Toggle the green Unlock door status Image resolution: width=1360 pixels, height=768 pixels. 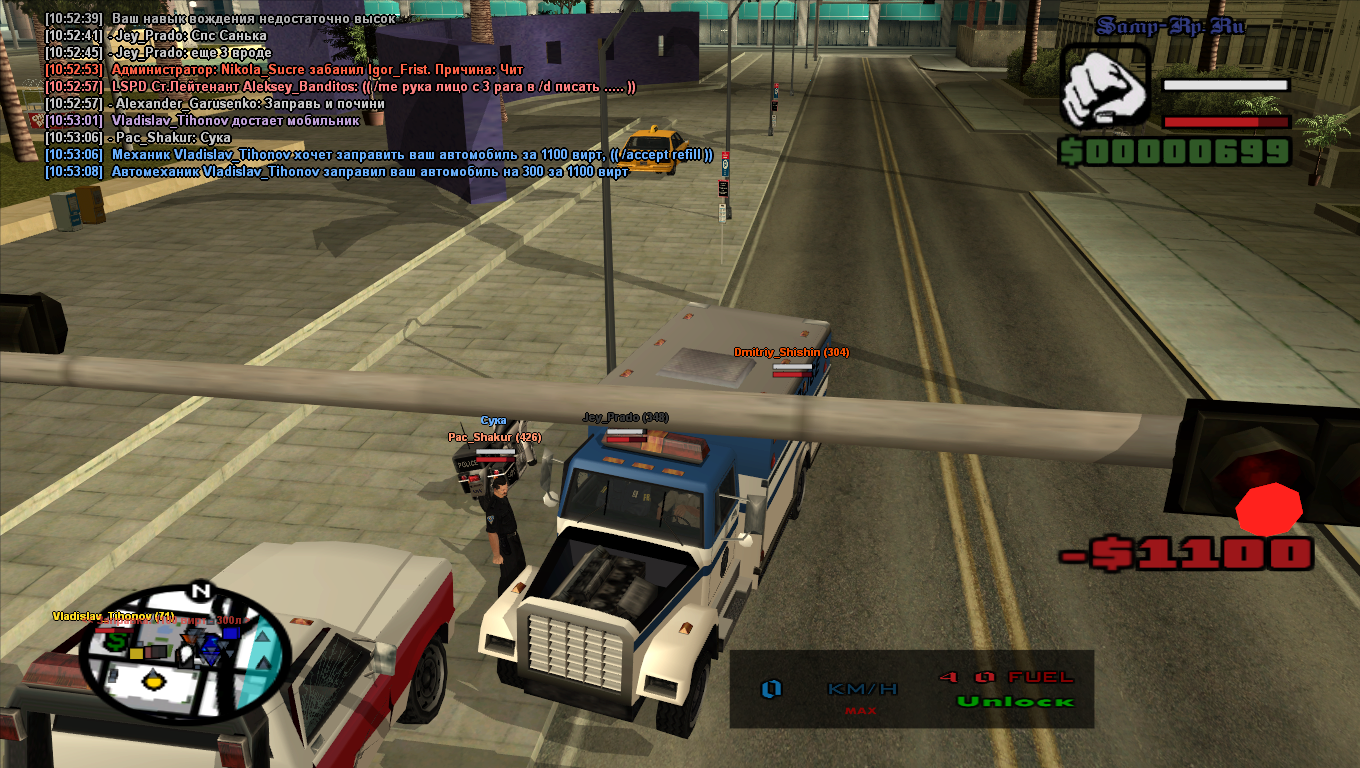pos(1014,702)
